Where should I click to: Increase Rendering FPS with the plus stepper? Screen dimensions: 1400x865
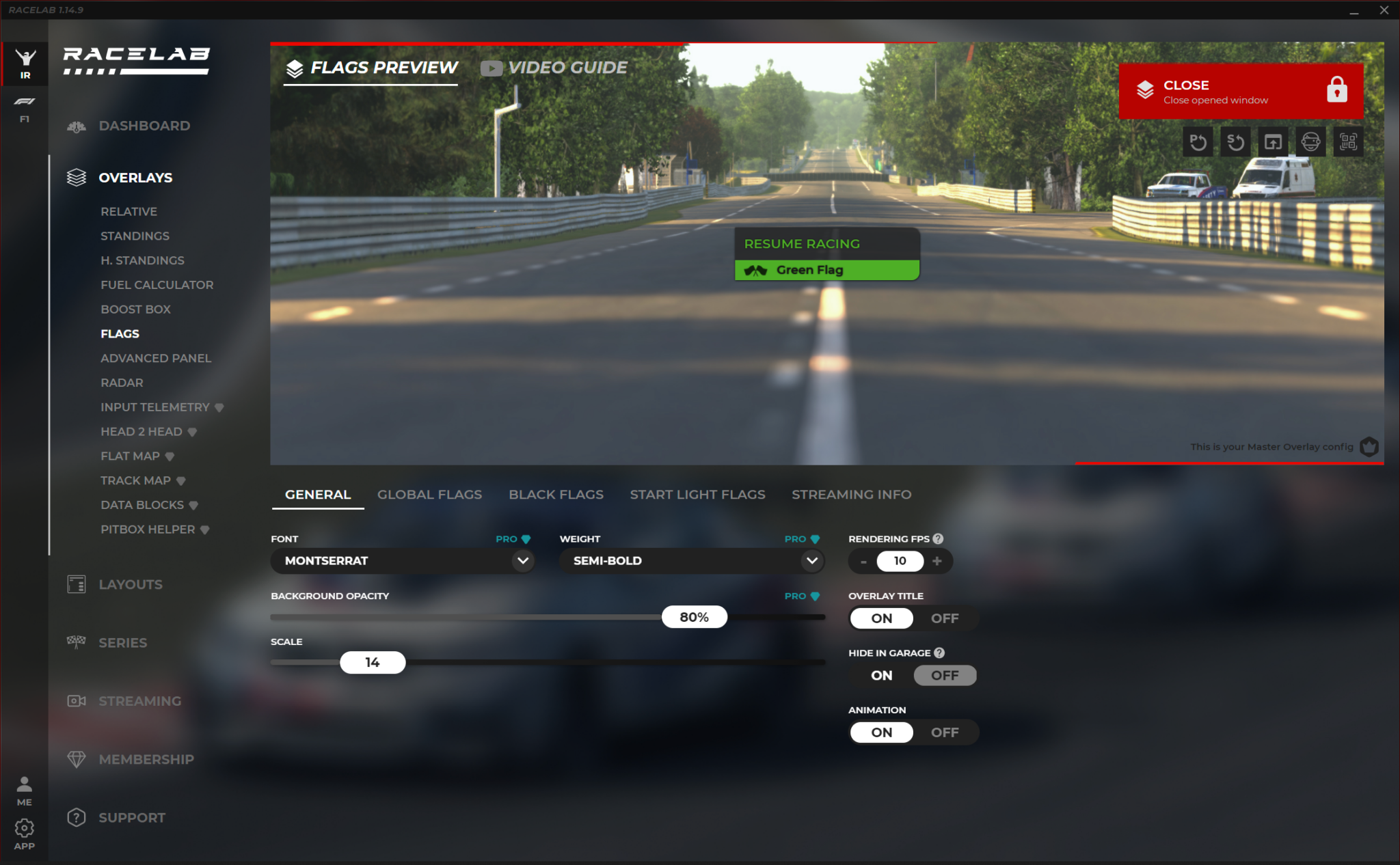937,560
